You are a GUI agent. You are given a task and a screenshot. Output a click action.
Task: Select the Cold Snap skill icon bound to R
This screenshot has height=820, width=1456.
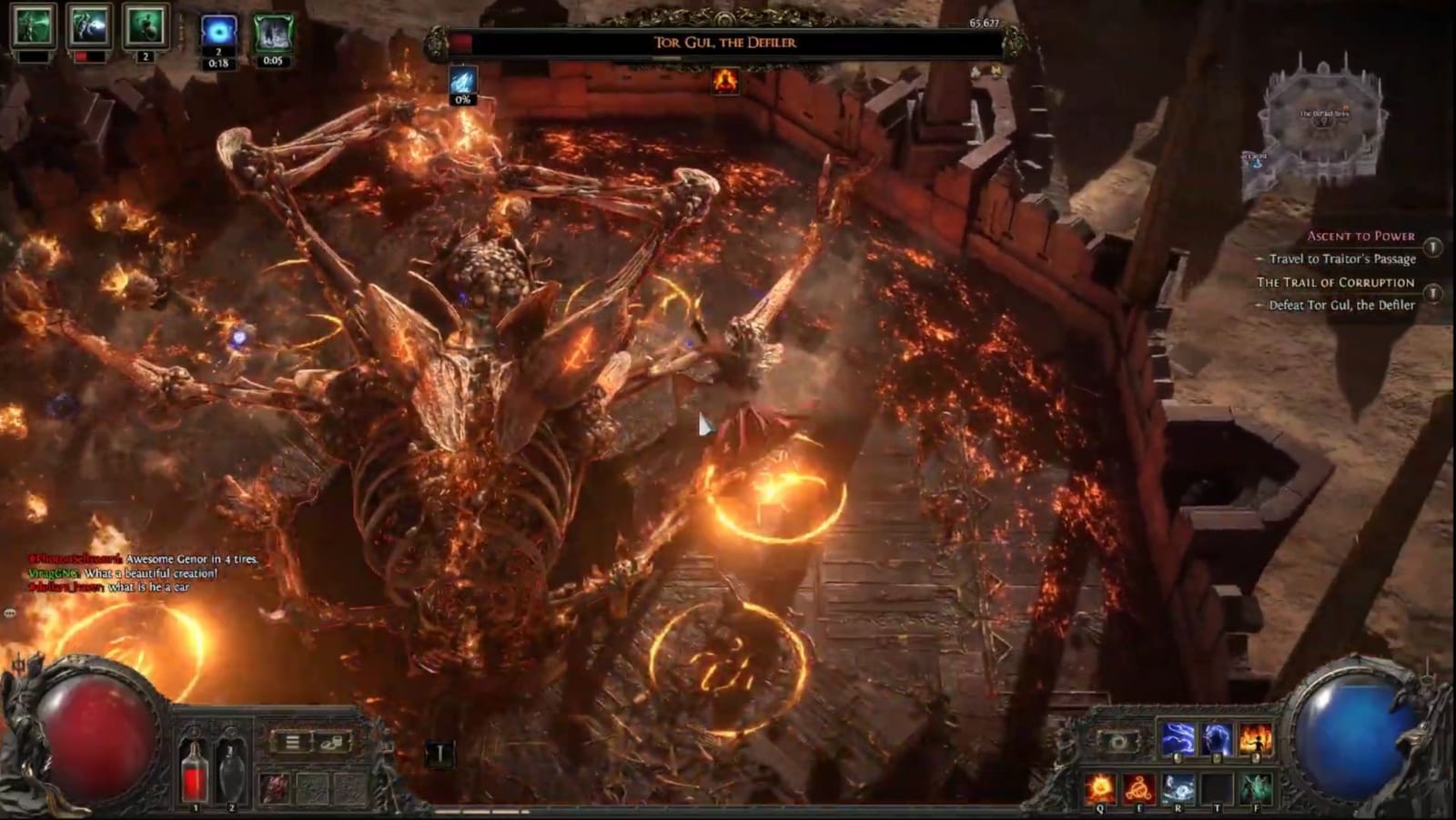pyautogui.click(x=1178, y=786)
